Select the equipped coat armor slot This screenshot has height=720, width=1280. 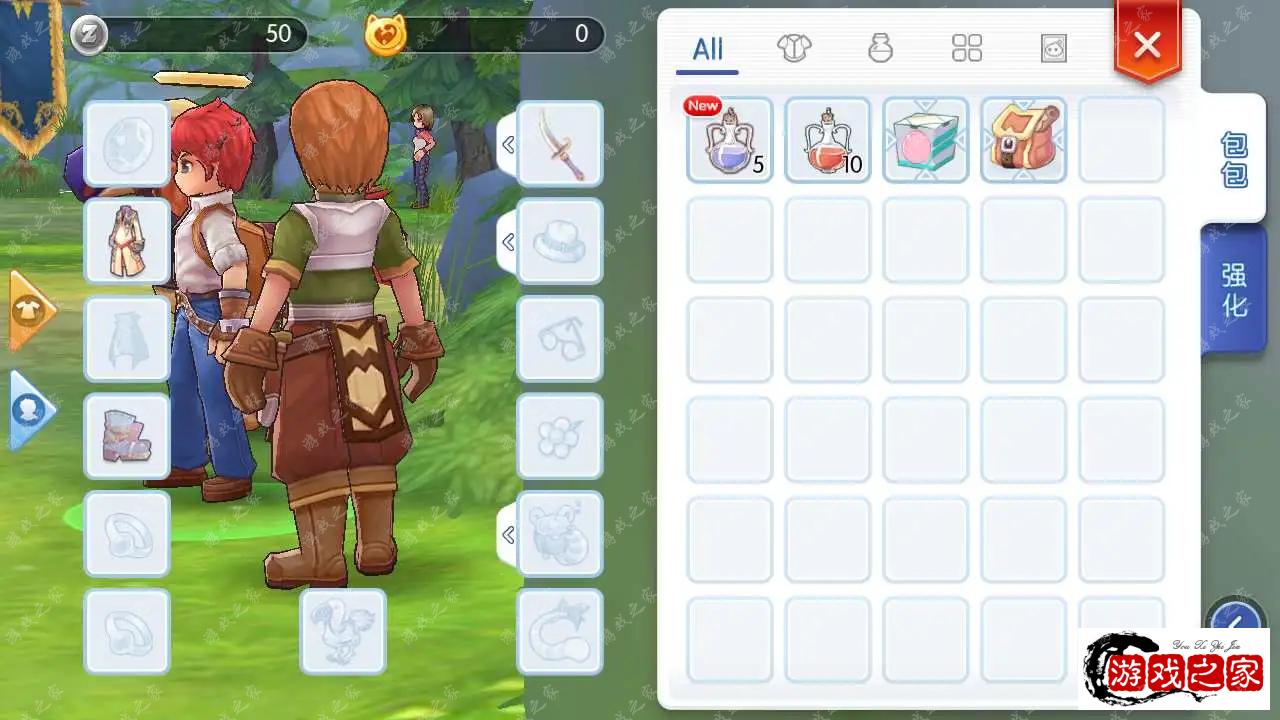pos(127,241)
